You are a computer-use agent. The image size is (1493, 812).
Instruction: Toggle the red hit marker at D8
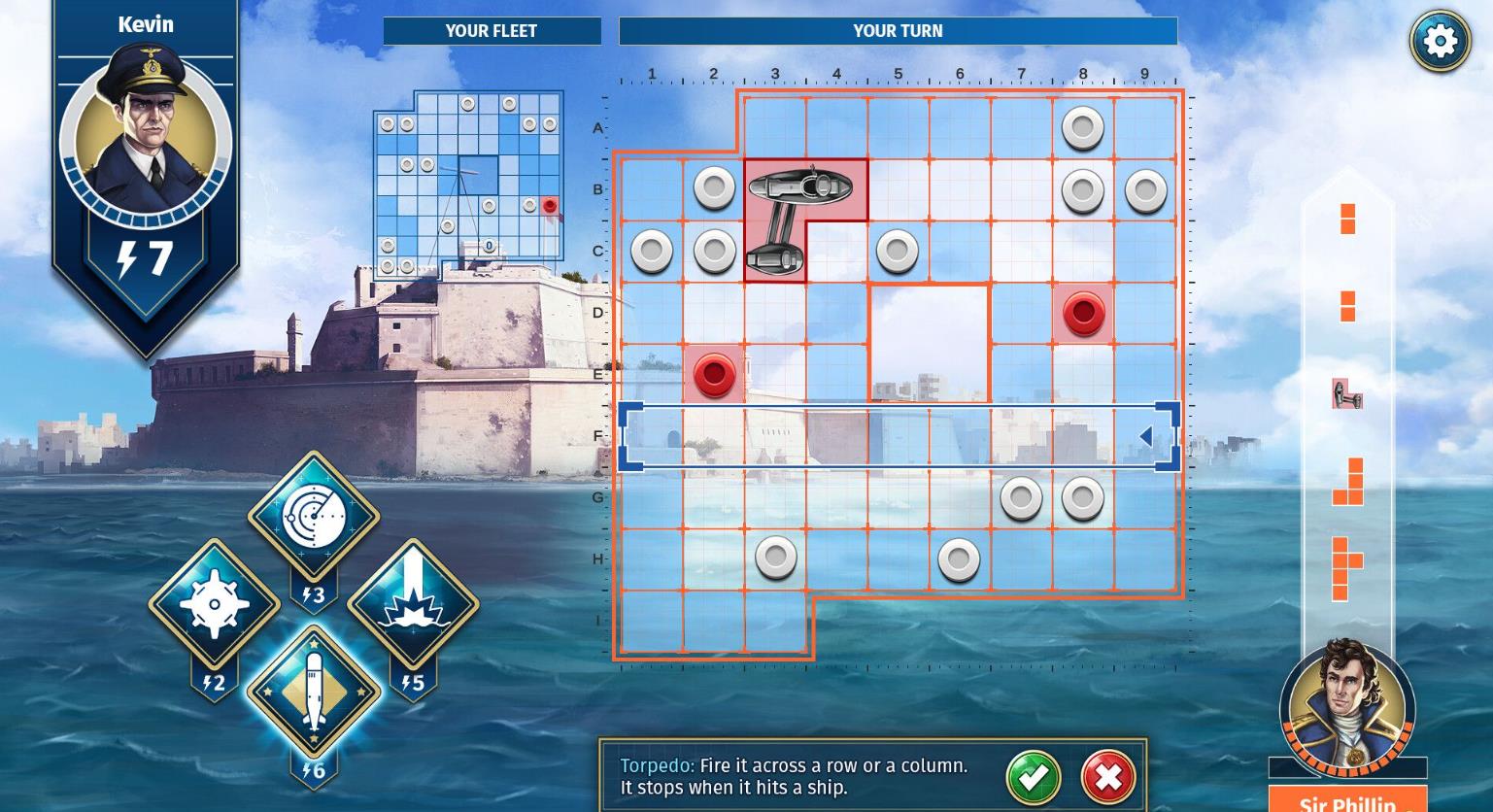tap(1082, 314)
